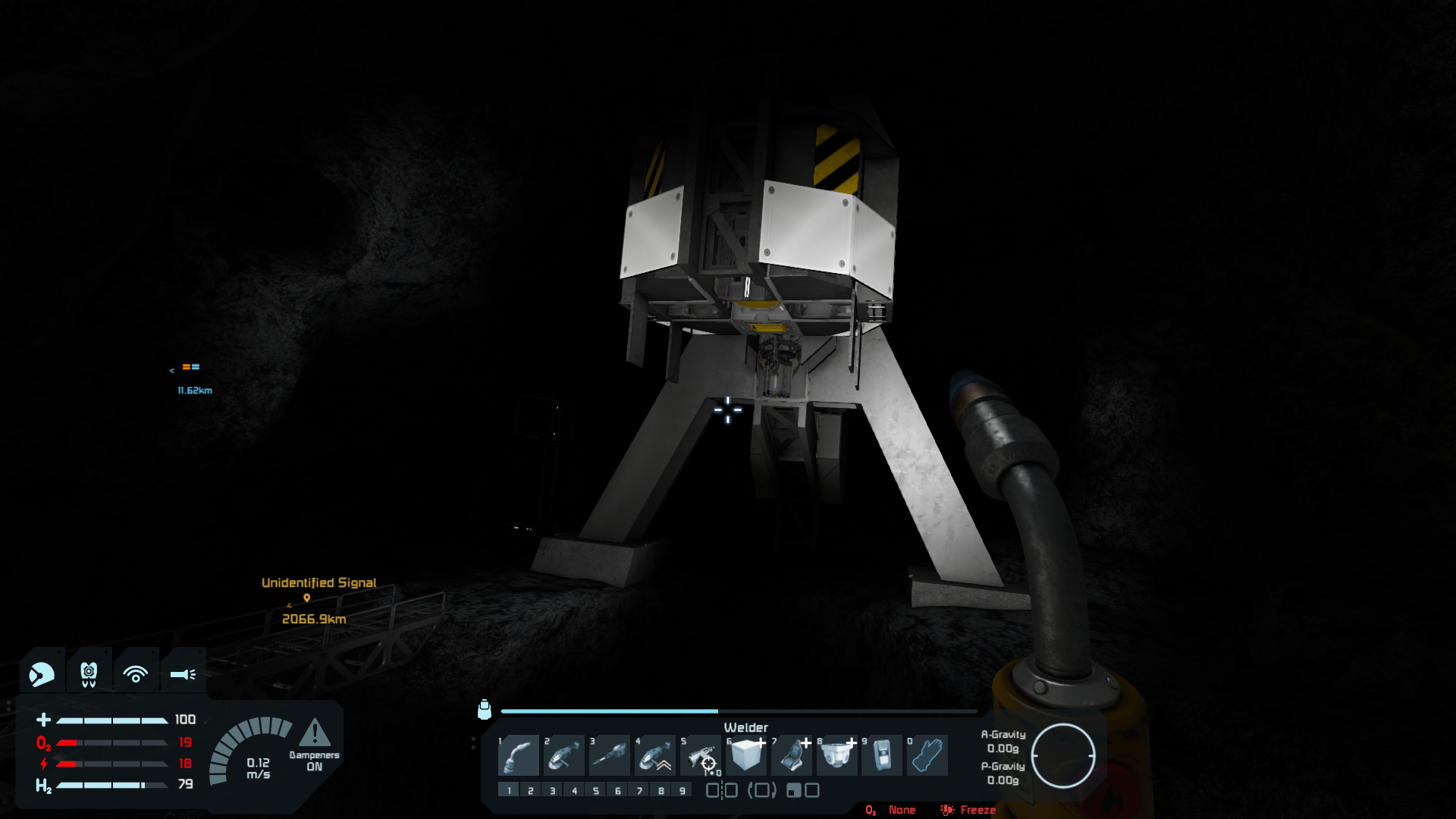Choose the hand drill in hotbar slot 3

(610, 755)
